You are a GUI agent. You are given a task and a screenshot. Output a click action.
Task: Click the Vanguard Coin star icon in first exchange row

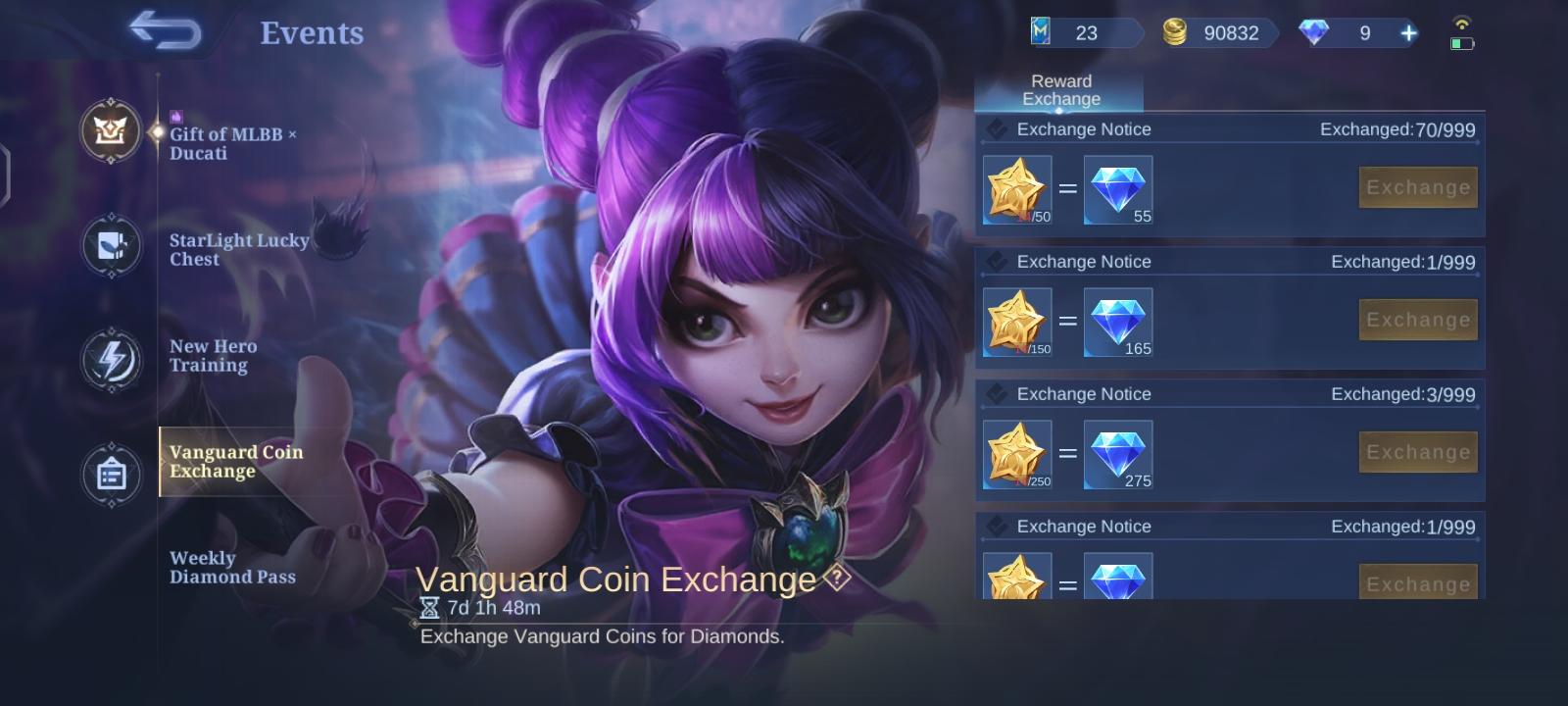click(x=1016, y=189)
